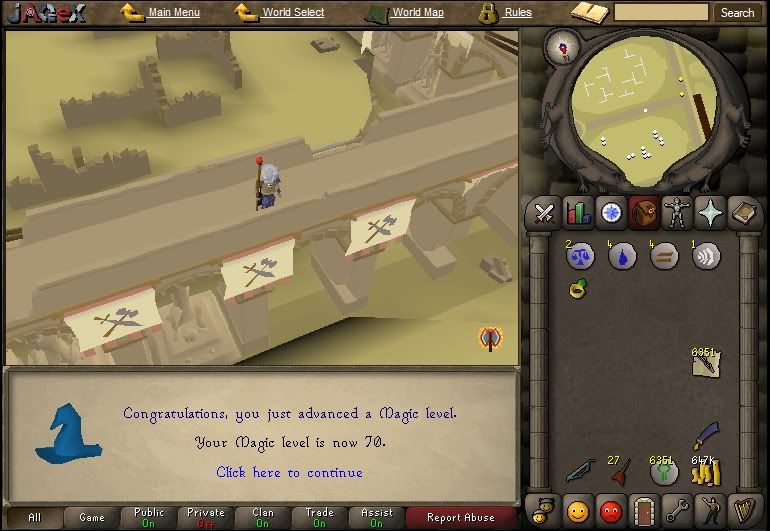The height and width of the screenshot is (531, 770).
Task: Open the World Map
Action: pyautogui.click(x=417, y=12)
